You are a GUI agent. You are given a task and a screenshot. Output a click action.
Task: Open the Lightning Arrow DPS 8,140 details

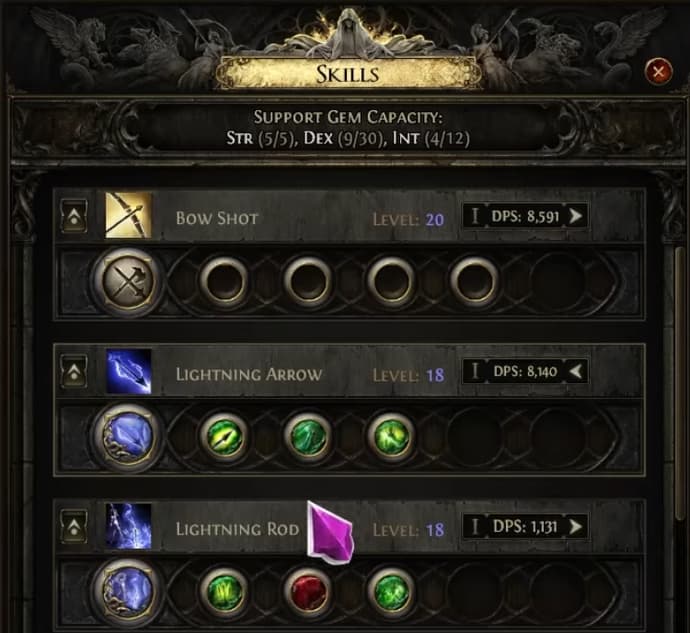point(524,372)
